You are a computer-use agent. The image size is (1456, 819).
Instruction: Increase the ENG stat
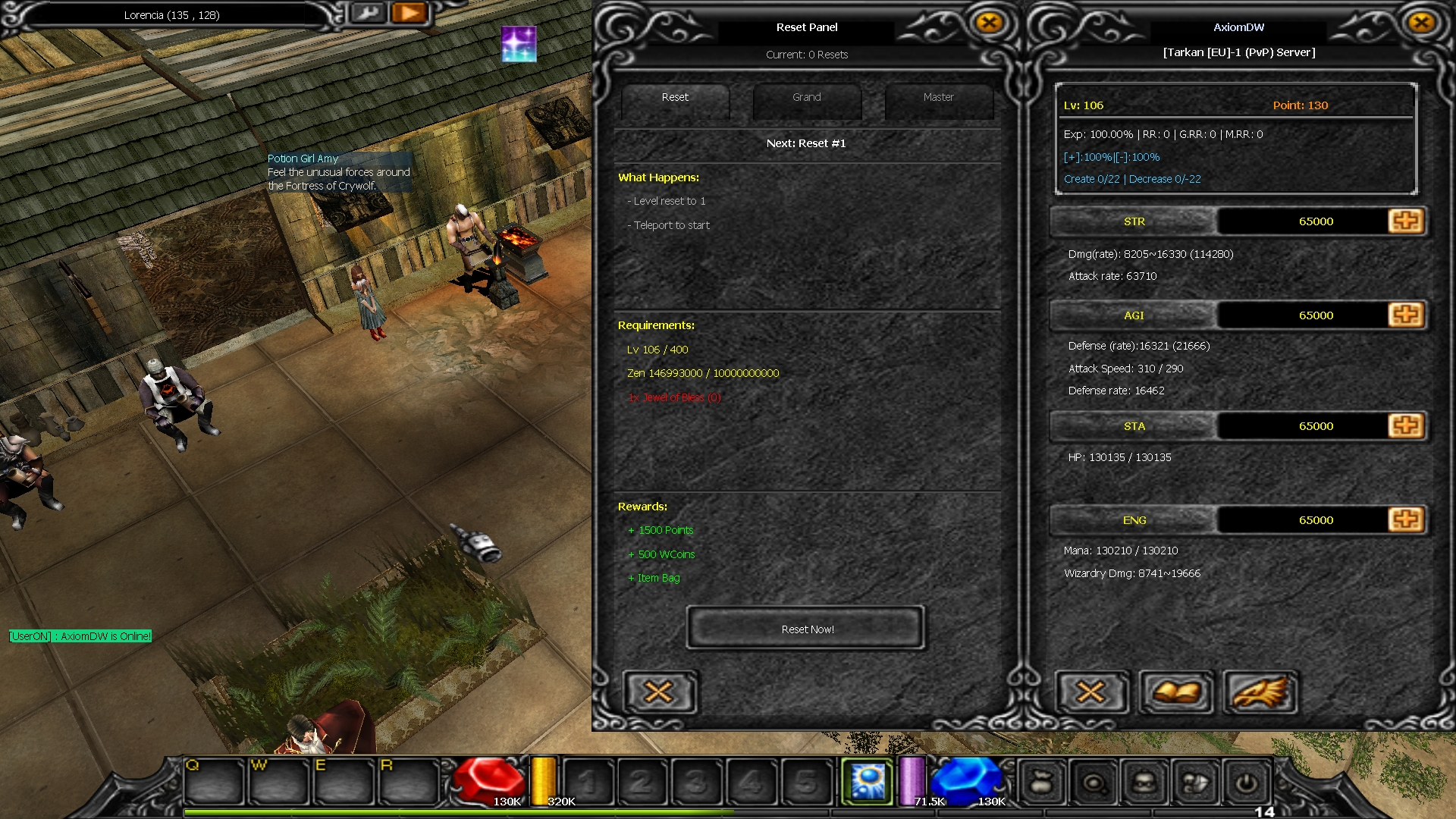1405,519
